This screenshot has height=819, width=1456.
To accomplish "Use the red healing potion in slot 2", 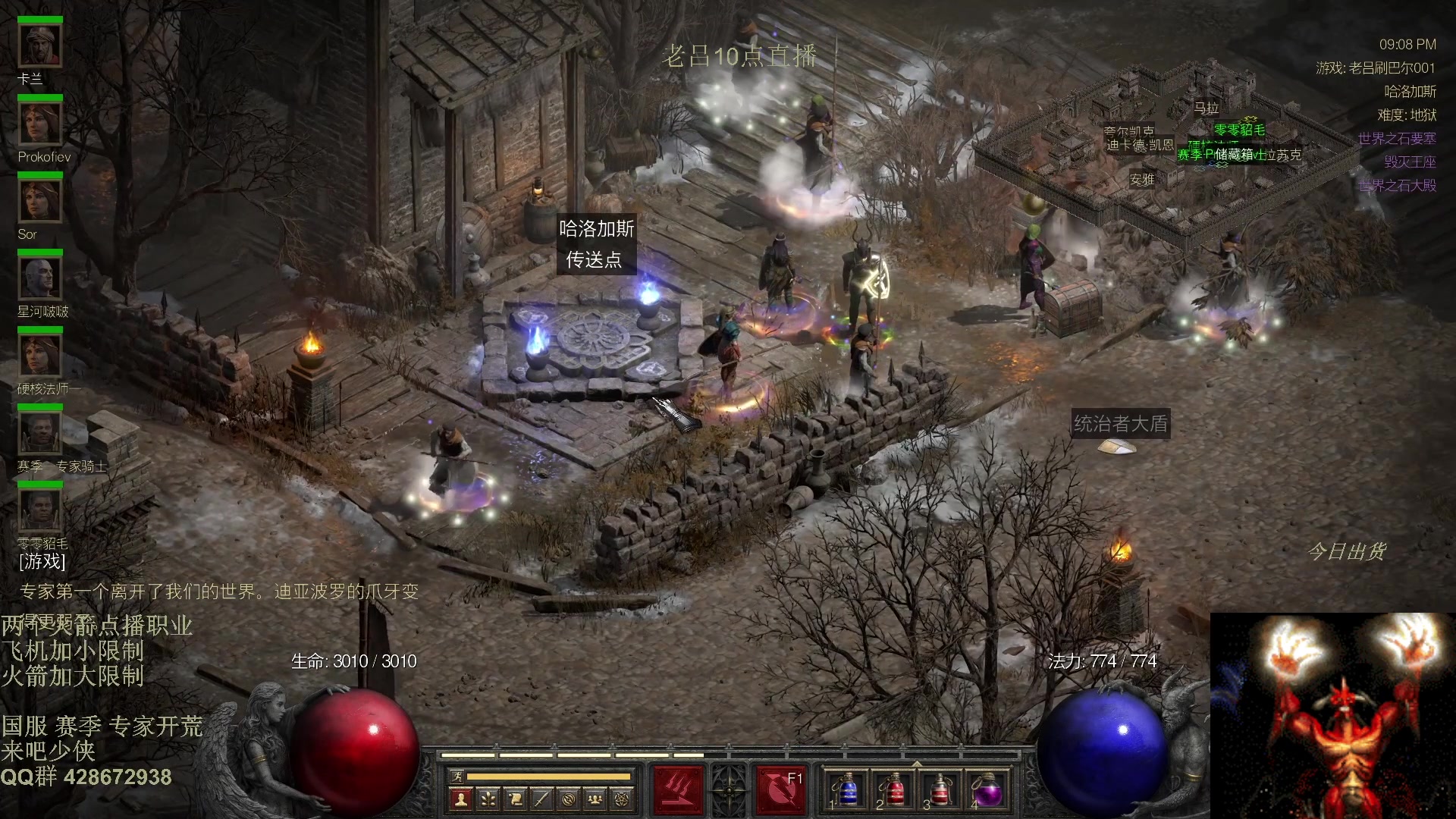I will [x=894, y=790].
